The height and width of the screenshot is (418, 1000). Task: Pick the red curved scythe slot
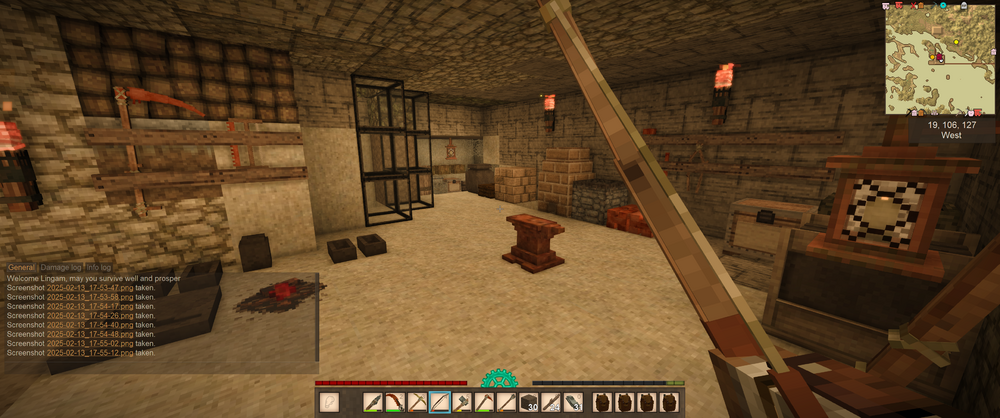(x=395, y=403)
